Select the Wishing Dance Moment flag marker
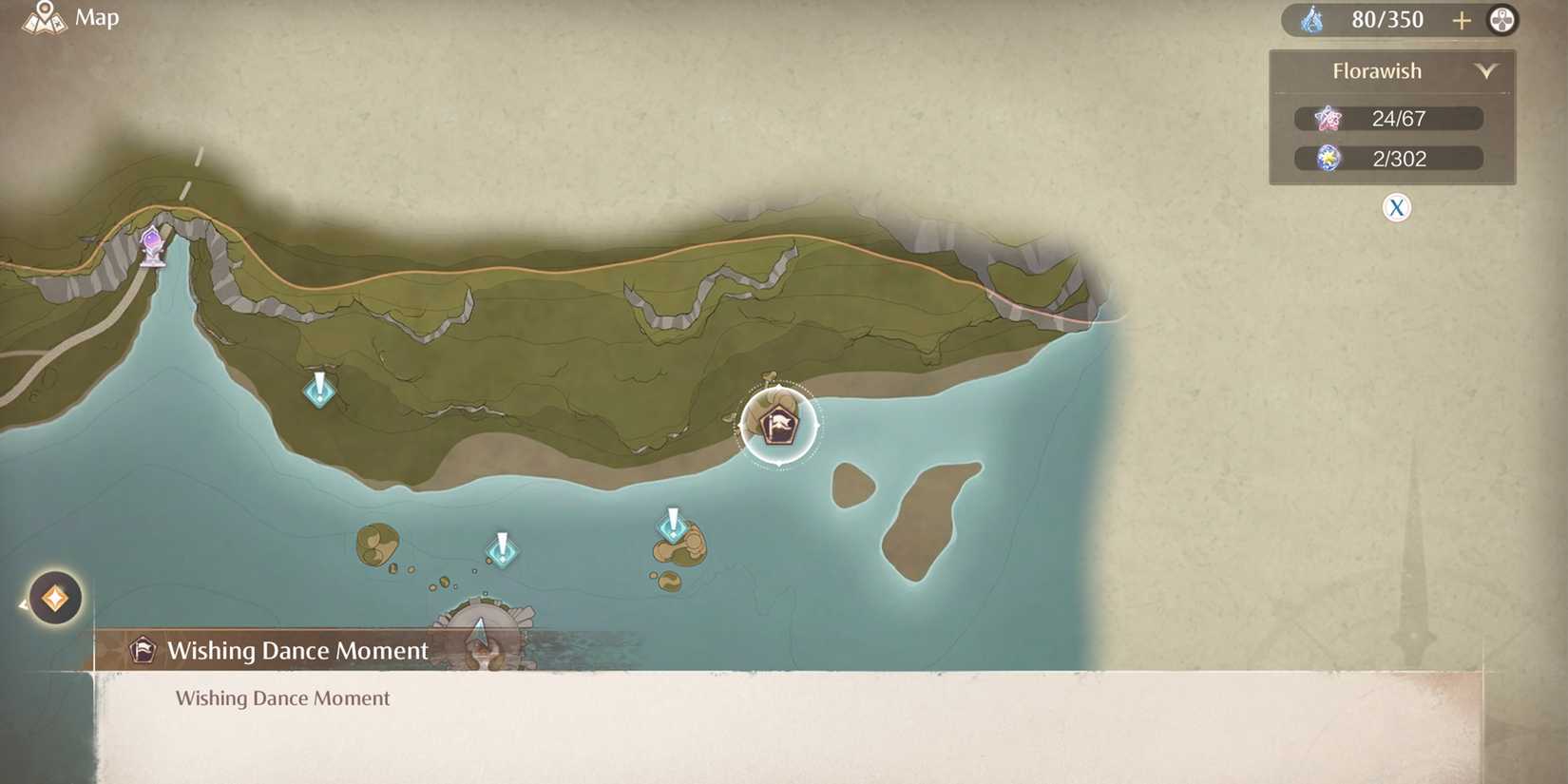The image size is (1568, 784). pos(777,426)
